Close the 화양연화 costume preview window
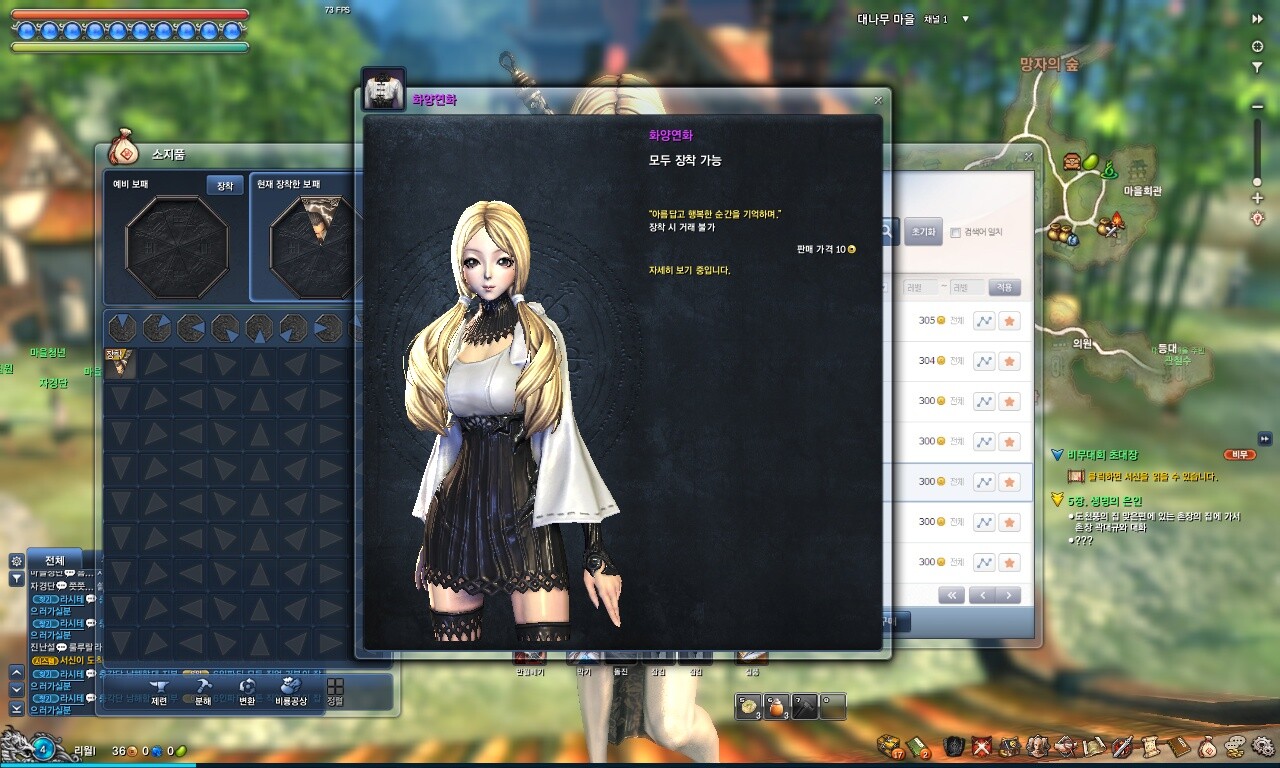 pyautogui.click(x=878, y=100)
